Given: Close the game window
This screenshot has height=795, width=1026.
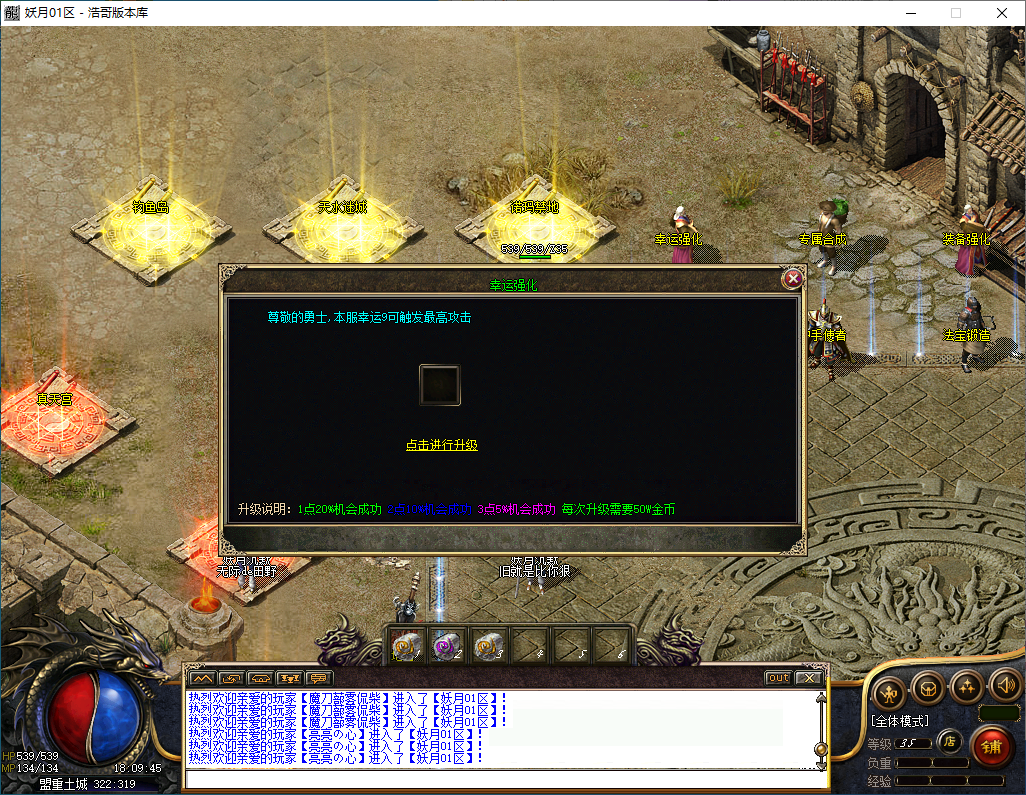Looking at the screenshot, I should [x=1001, y=13].
